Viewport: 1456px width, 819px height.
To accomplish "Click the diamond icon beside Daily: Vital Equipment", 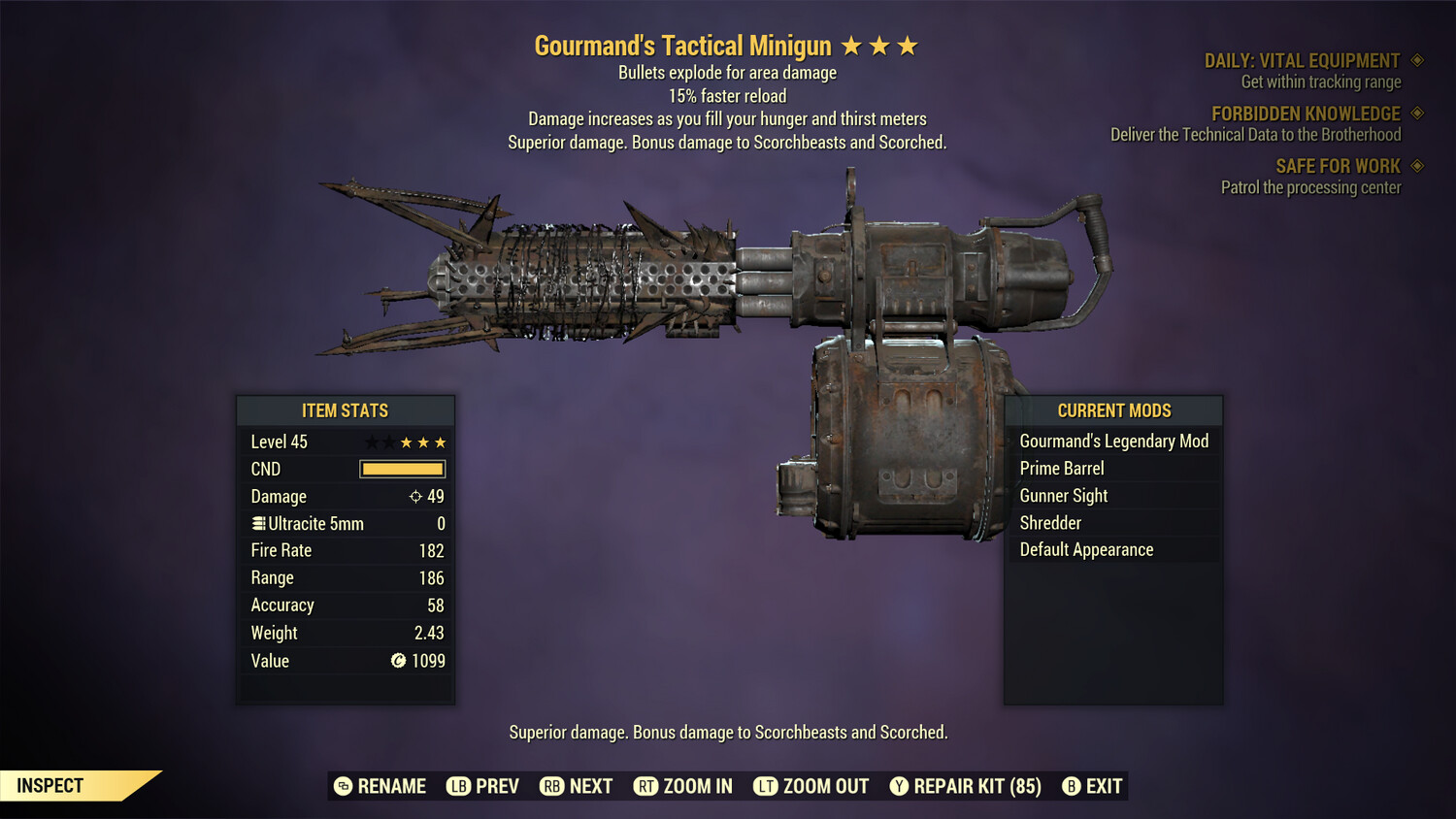I will [1416, 60].
